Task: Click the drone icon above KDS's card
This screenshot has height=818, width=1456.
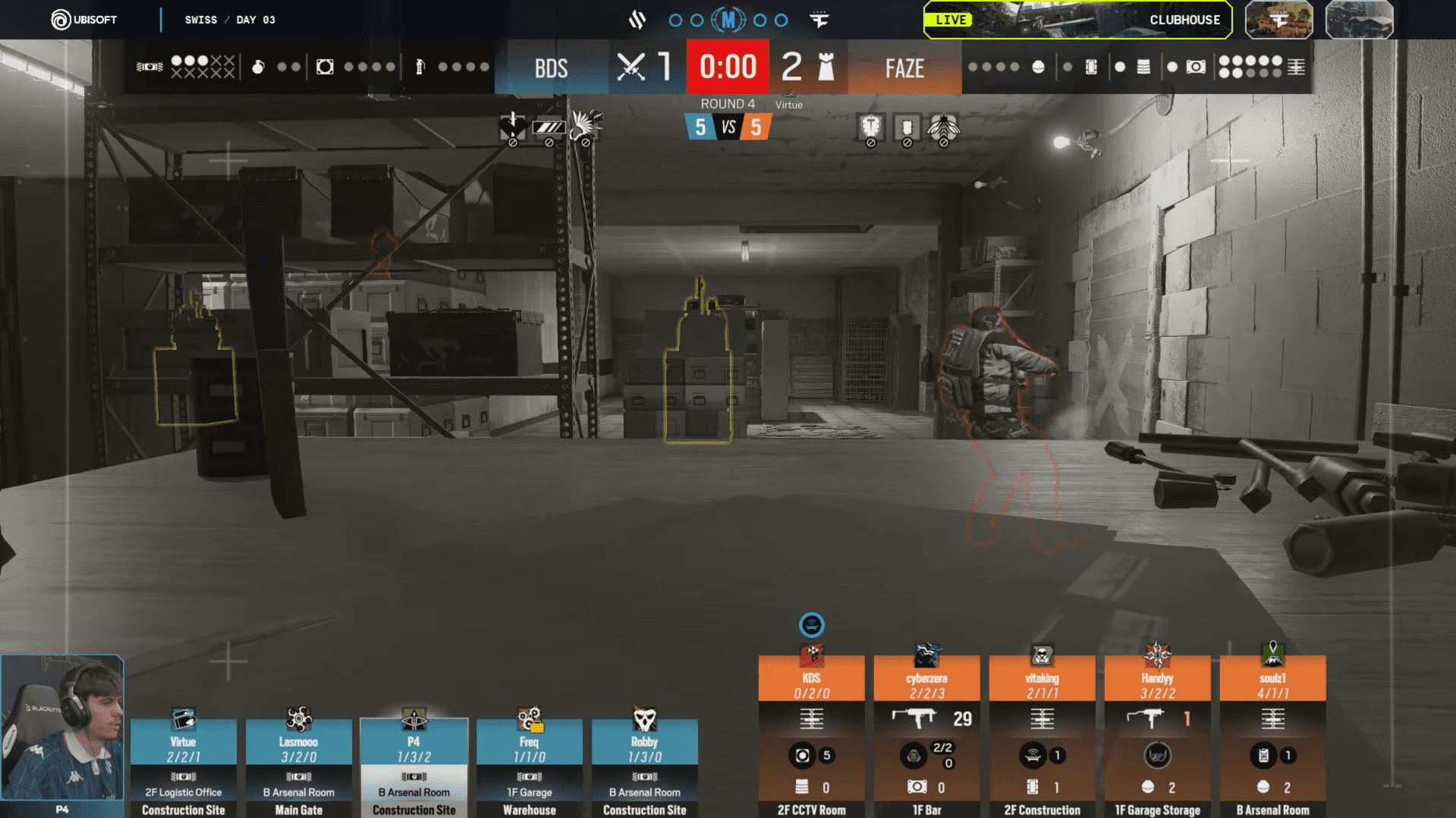Action: click(x=811, y=625)
